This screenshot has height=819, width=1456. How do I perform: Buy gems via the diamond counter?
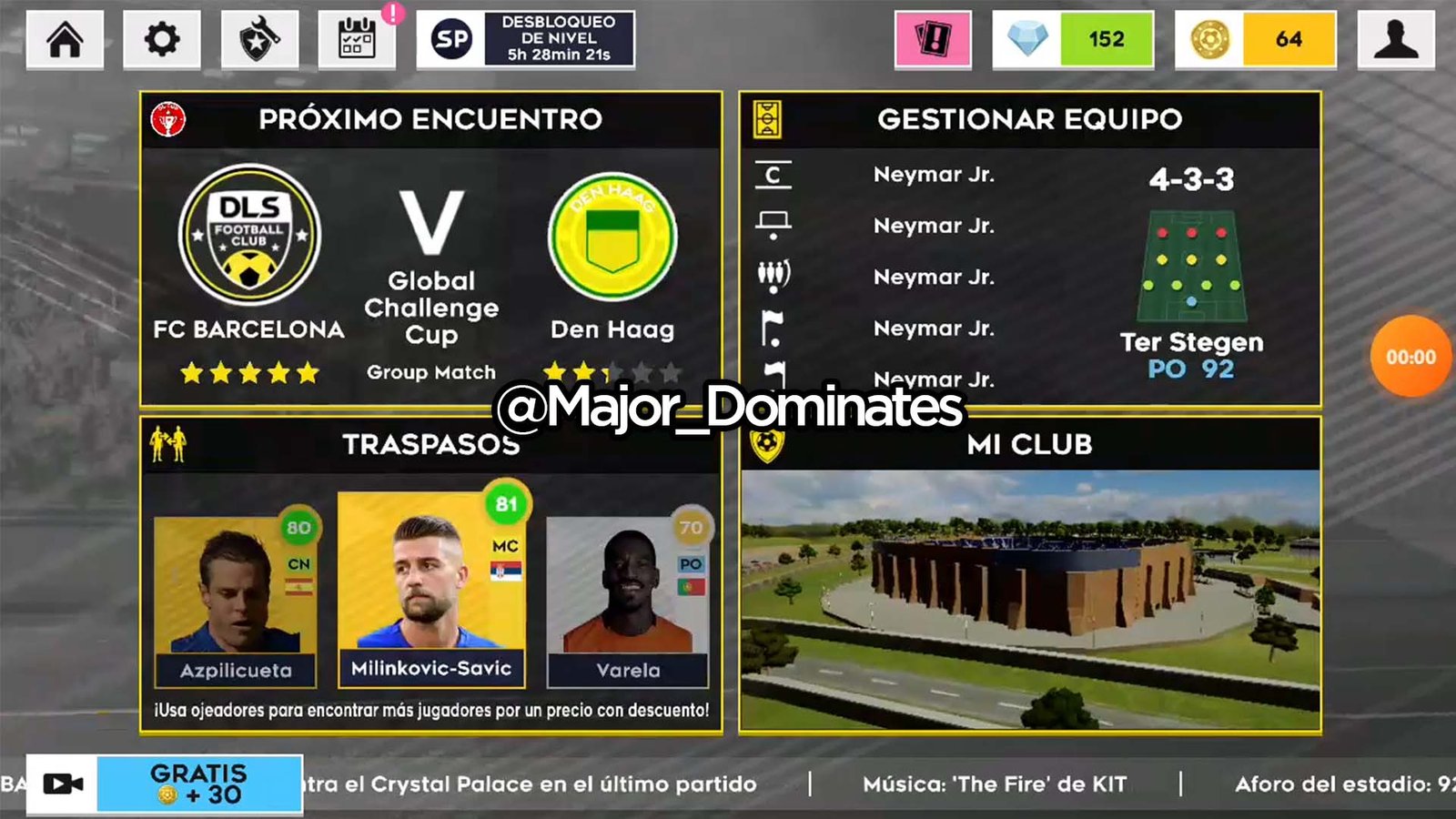click(x=1074, y=39)
